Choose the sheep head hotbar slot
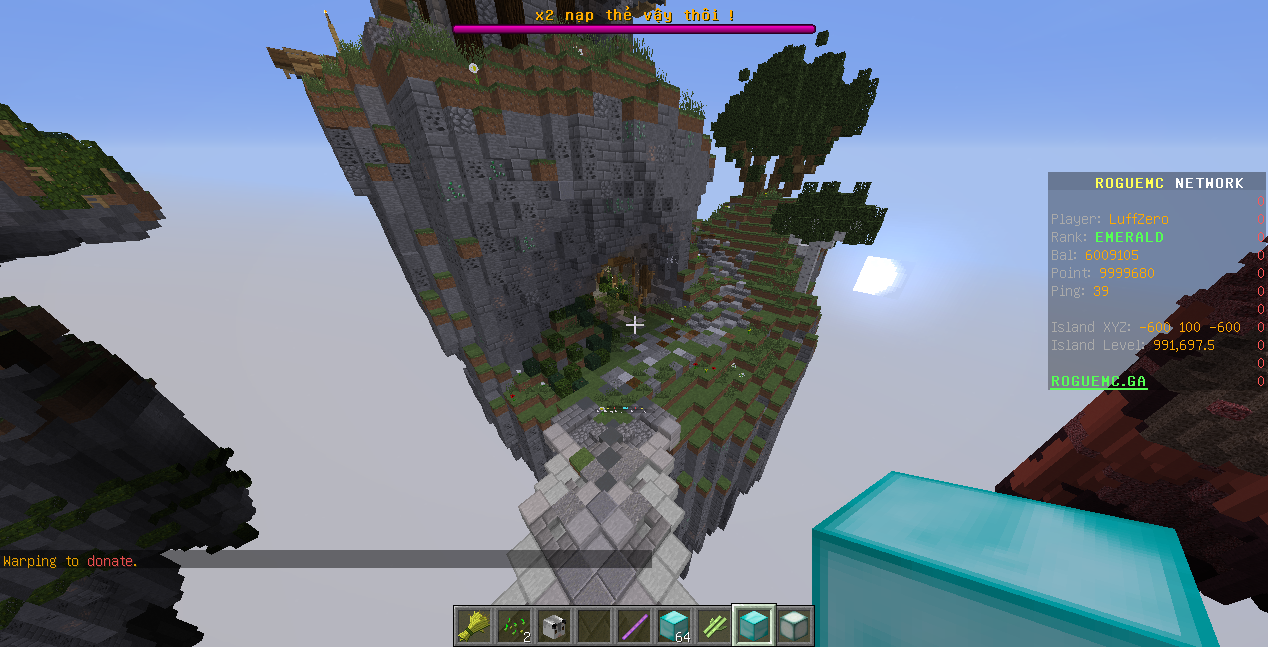1268x647 pixels. tap(553, 626)
